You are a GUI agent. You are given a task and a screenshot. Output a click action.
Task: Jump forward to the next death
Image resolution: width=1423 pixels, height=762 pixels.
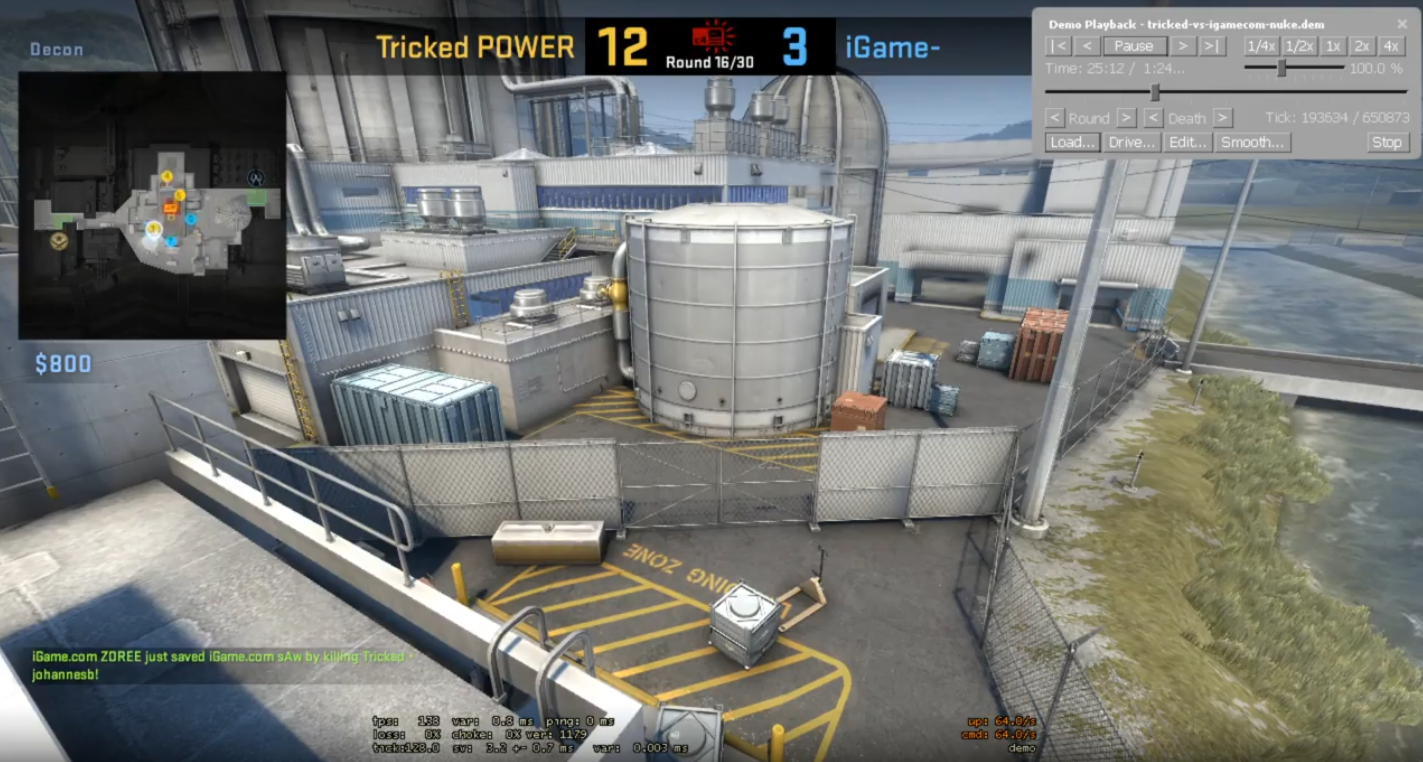[x=1223, y=118]
